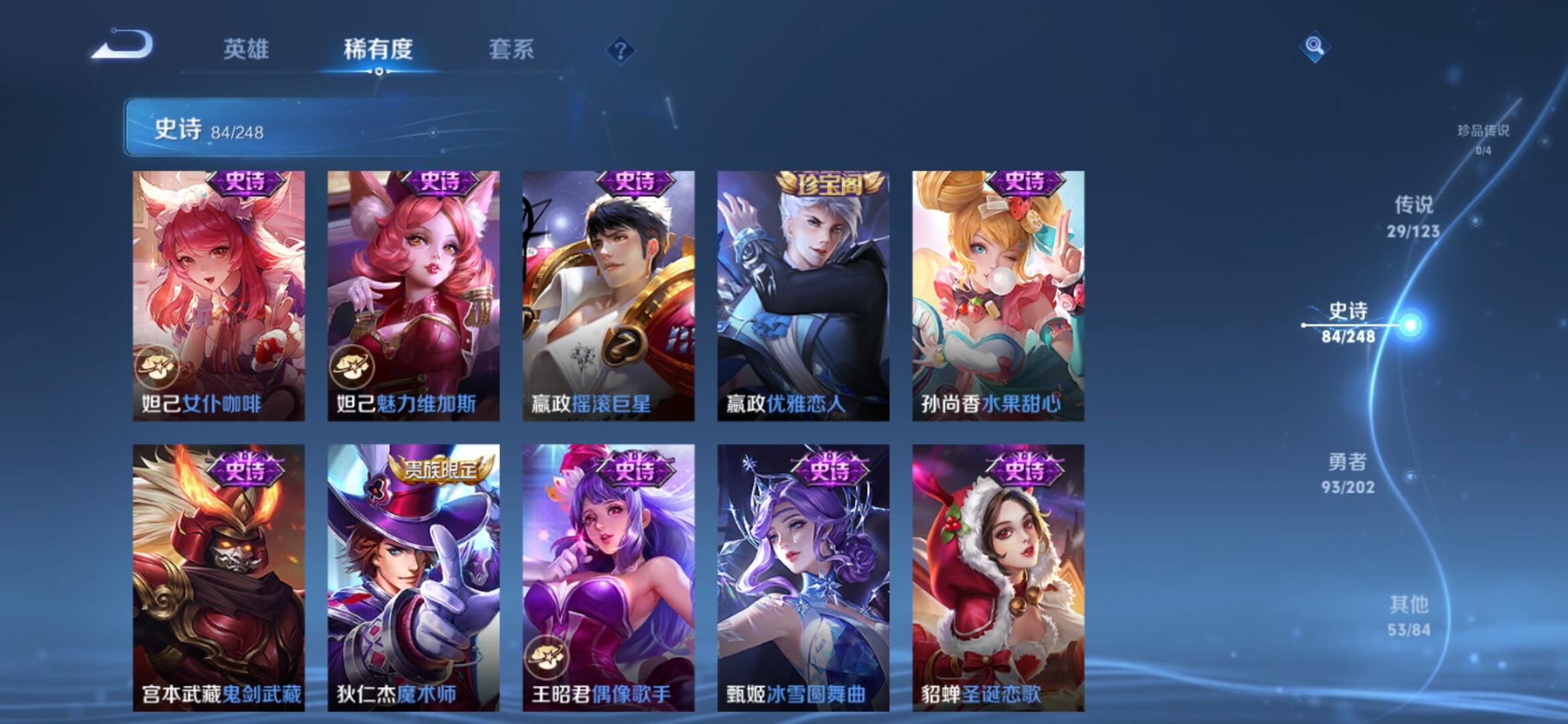This screenshot has height=724, width=1568.
Task: View the 甄姬冰雪圆舞曲 skin card
Action: coord(803,577)
